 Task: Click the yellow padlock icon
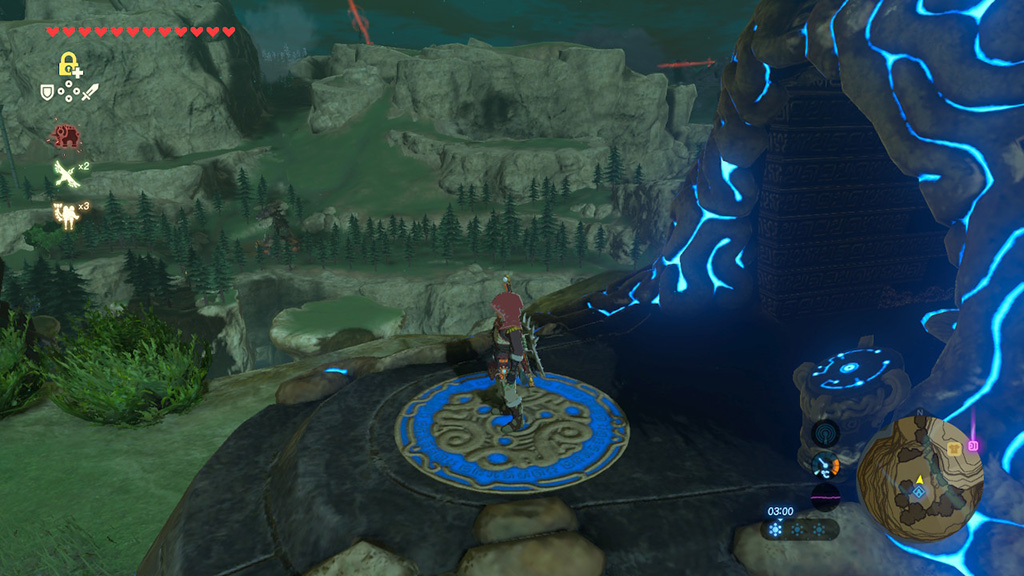pos(68,67)
